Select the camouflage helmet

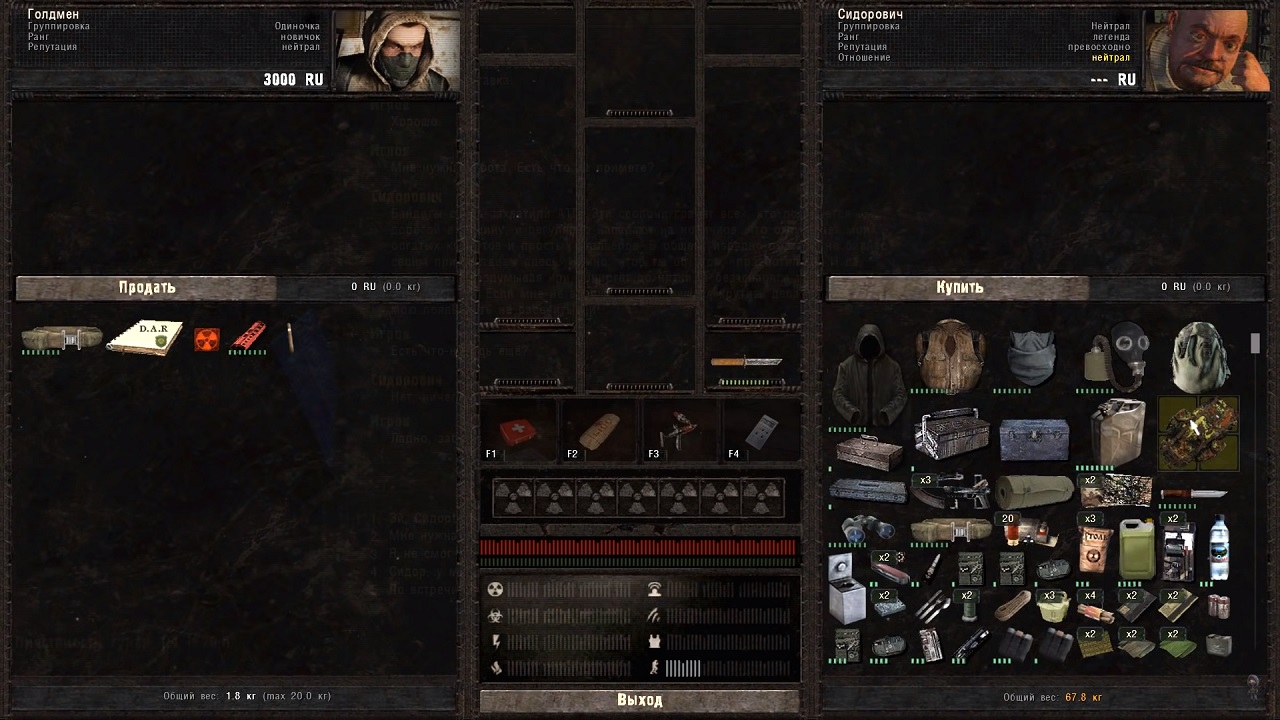(1198, 356)
